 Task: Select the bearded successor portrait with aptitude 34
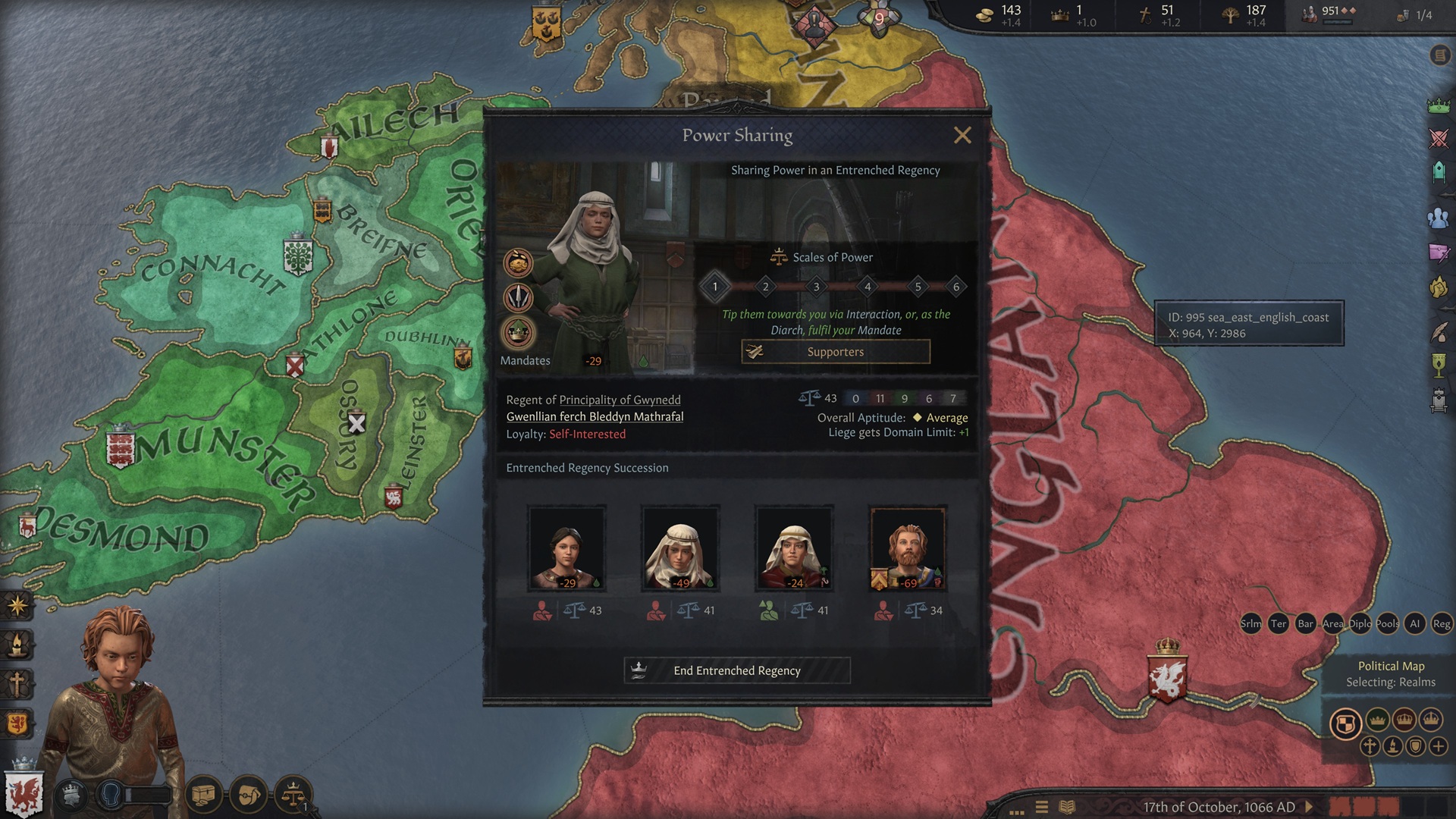(x=908, y=550)
